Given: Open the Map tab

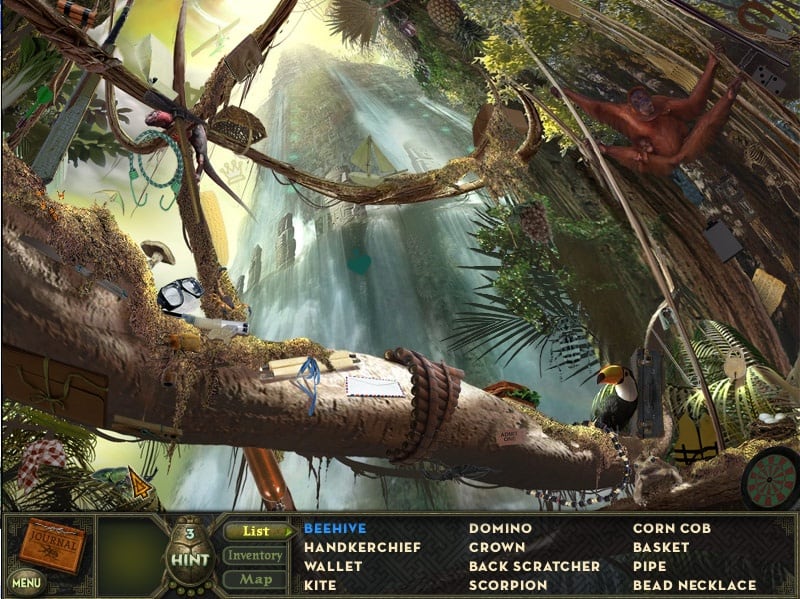Looking at the screenshot, I should (x=254, y=579).
